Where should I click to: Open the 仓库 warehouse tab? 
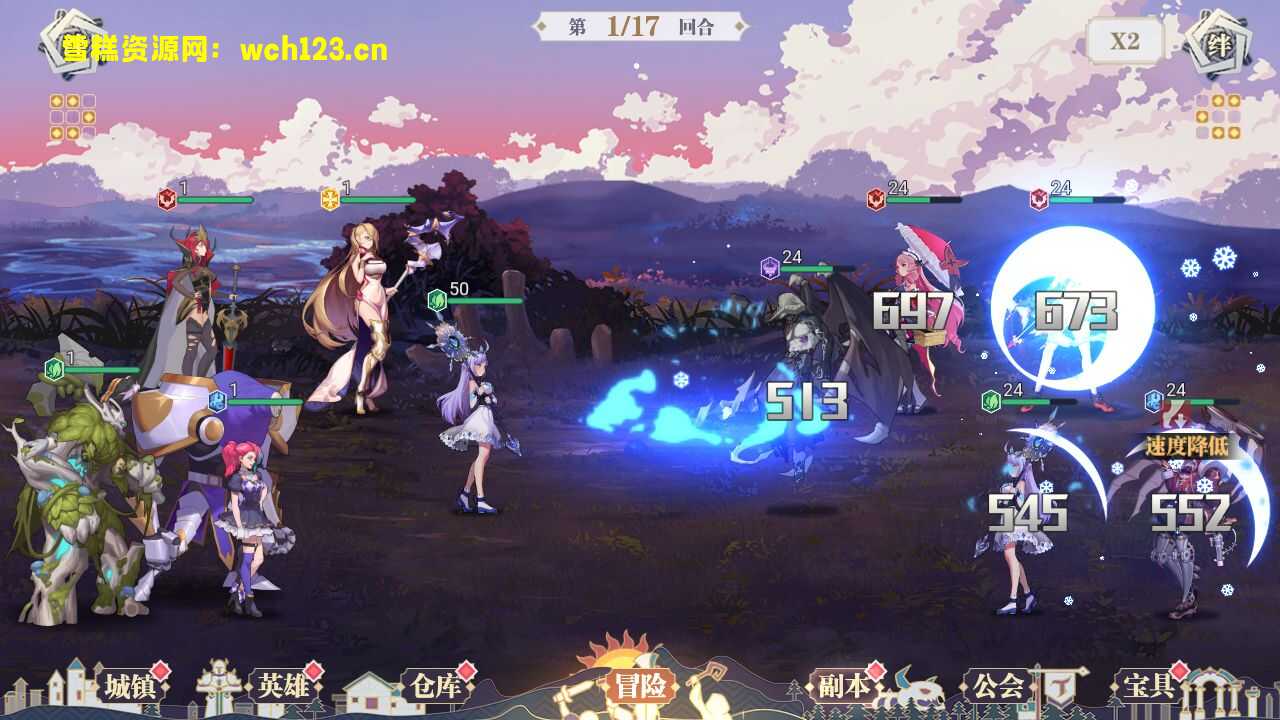[x=435, y=686]
